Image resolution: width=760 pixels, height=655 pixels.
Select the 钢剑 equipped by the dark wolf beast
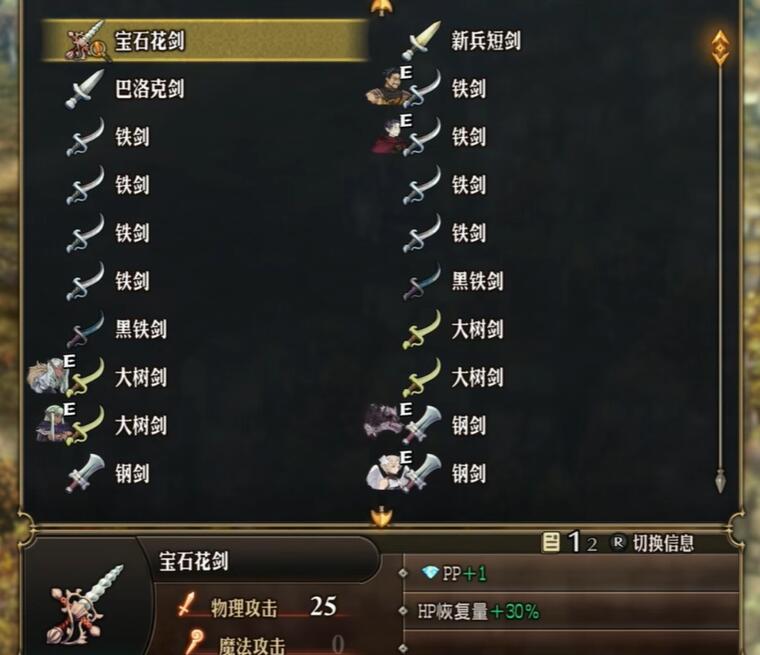[467, 425]
